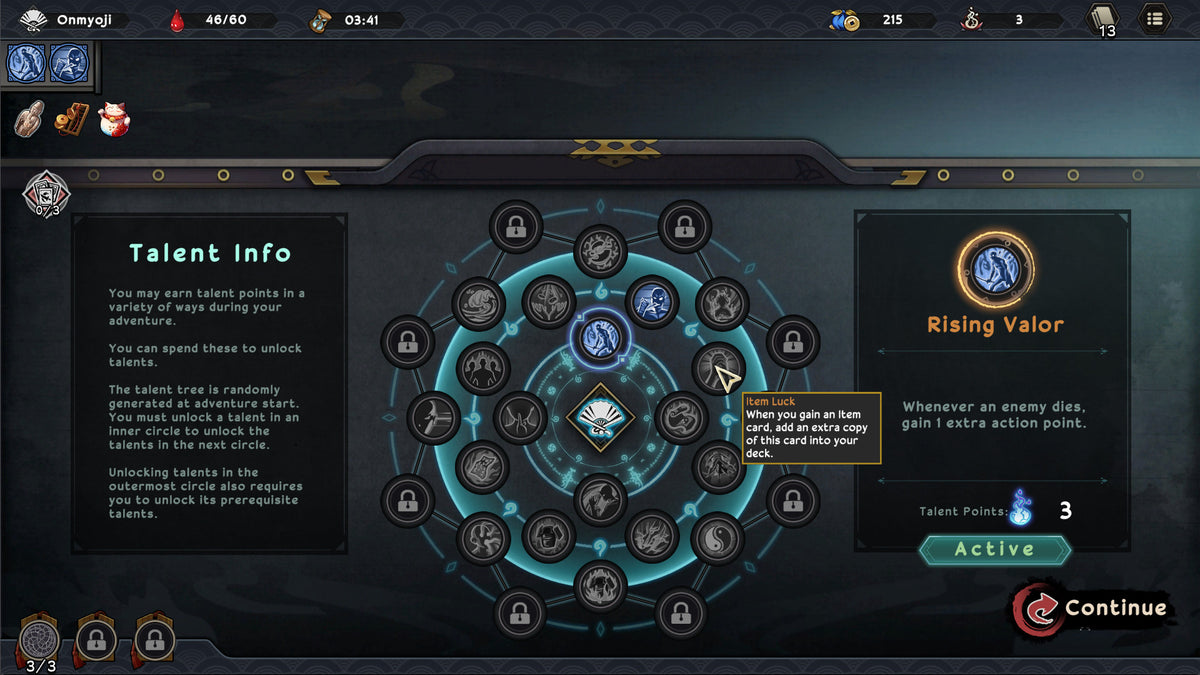The width and height of the screenshot is (1200, 675).
Task: Choose the yin-yang talent node
Action: [x=717, y=537]
